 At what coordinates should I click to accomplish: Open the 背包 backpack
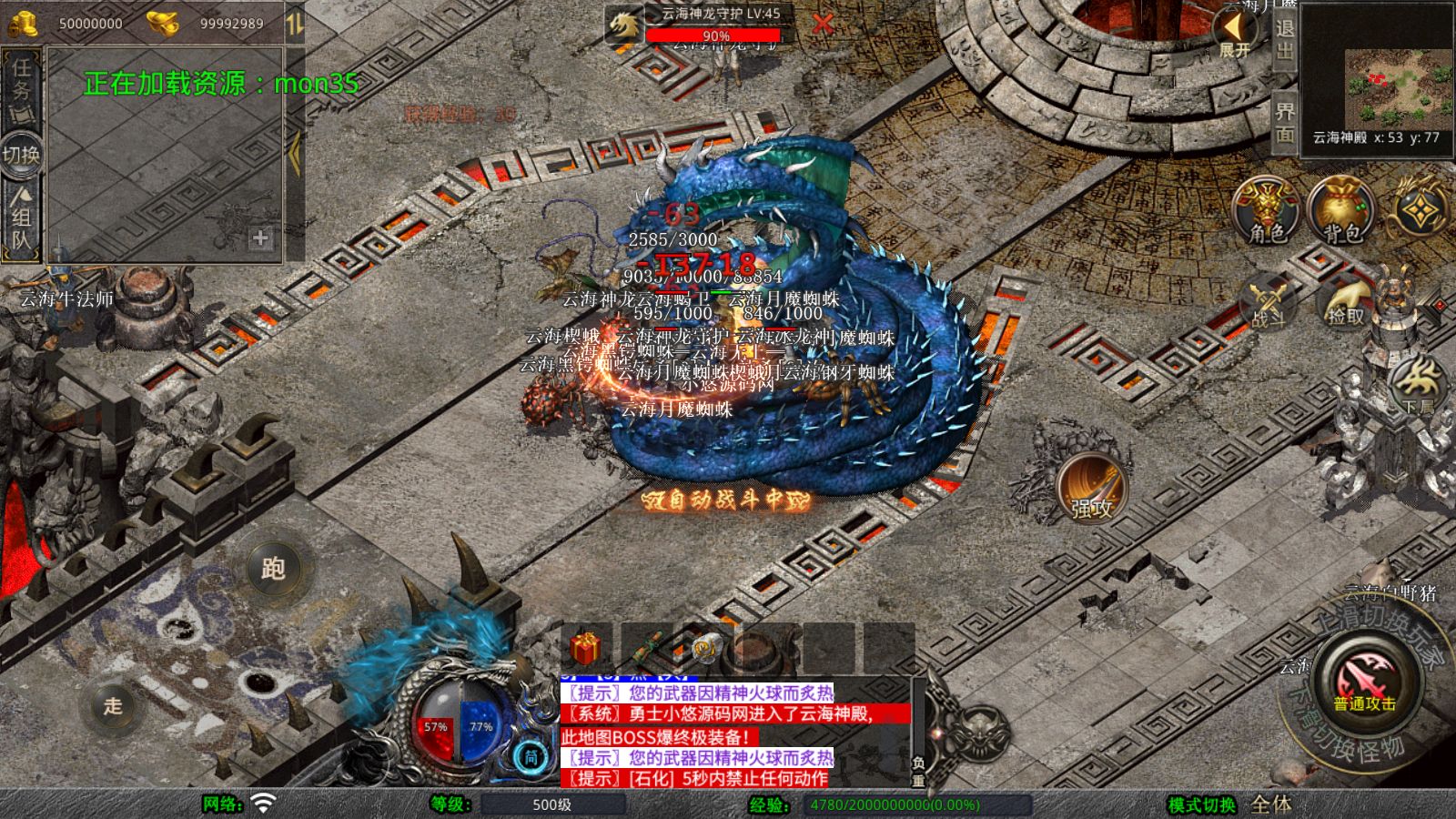pos(1340,211)
